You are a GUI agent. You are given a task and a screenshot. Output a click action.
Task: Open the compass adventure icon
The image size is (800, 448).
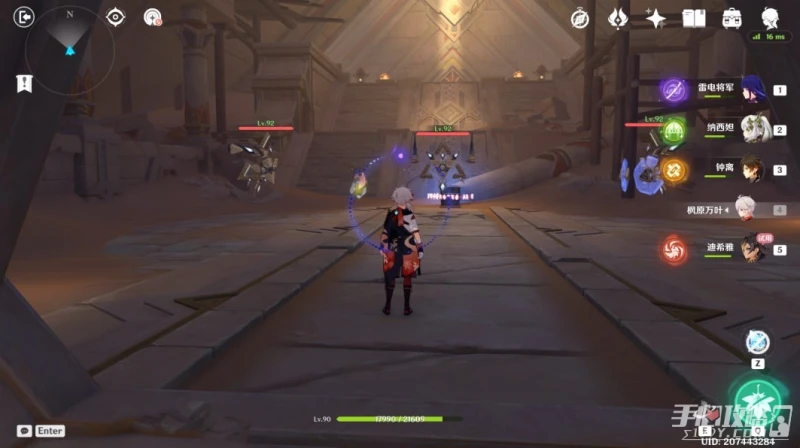pyautogui.click(x=580, y=18)
